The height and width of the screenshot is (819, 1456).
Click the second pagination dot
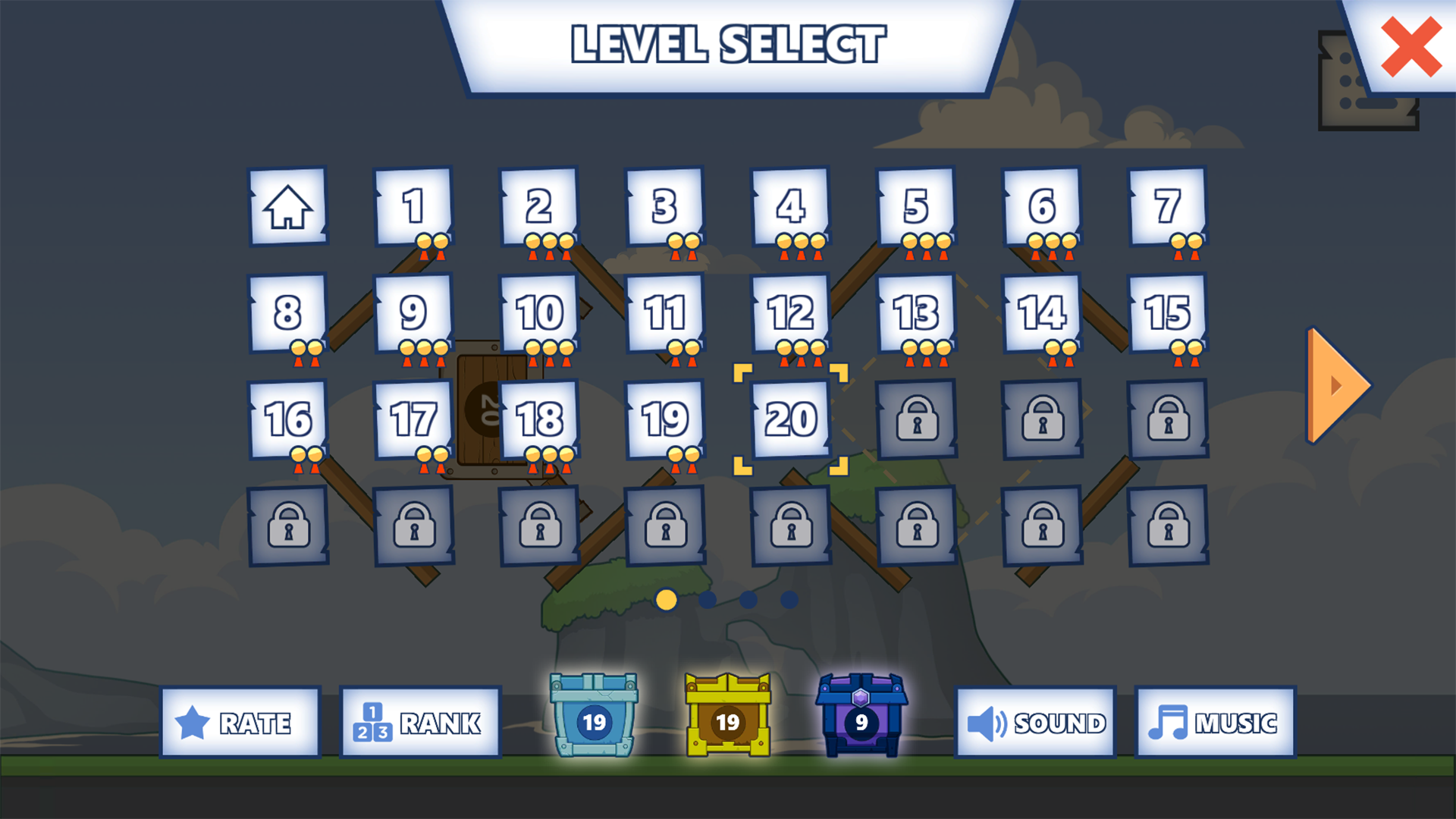pyautogui.click(x=707, y=601)
